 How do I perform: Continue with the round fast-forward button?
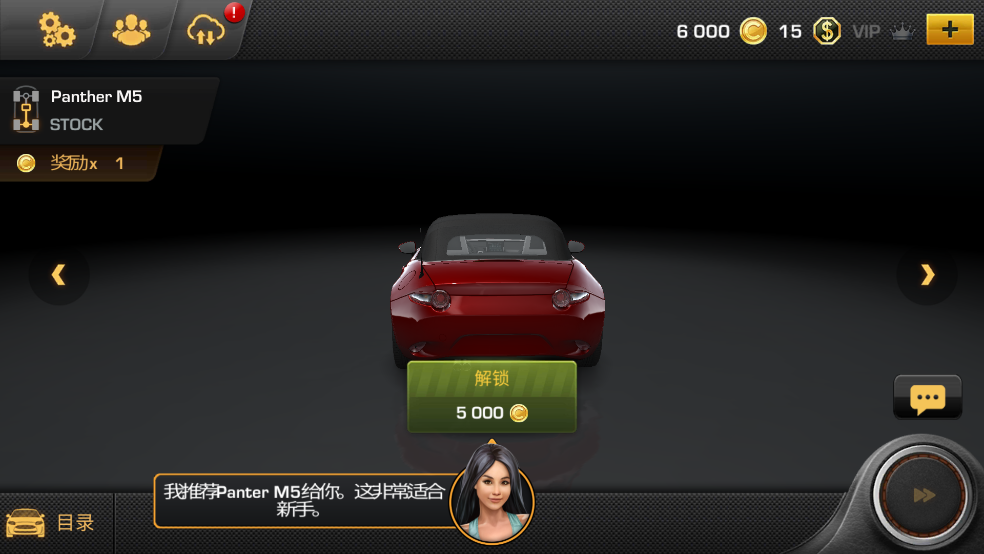tap(924, 495)
